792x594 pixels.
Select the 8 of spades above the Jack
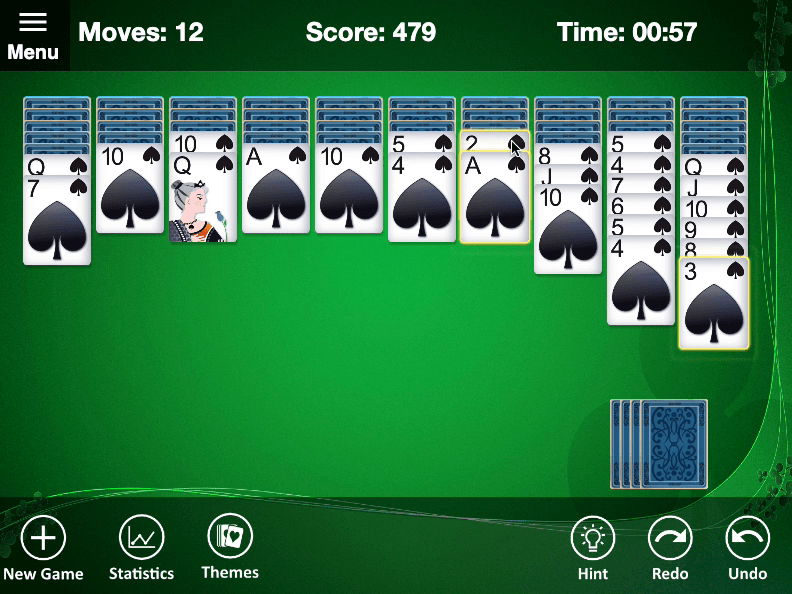click(568, 155)
